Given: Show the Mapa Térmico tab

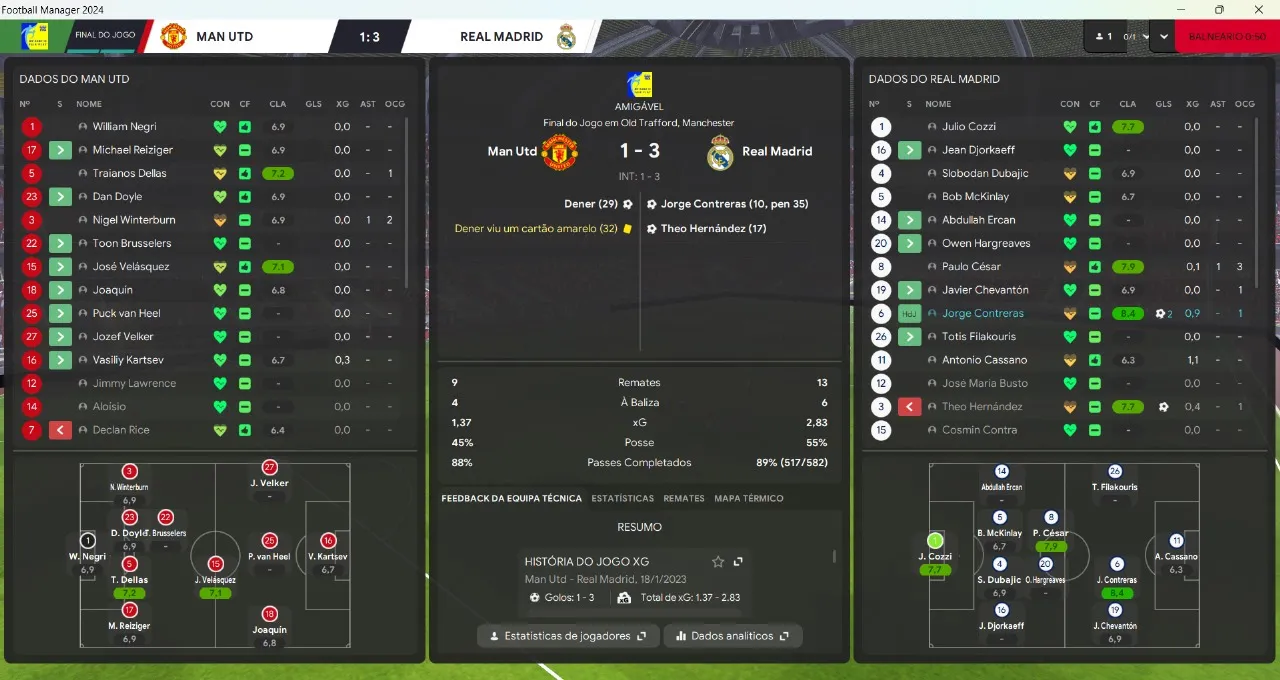Looking at the screenshot, I should click(748, 498).
